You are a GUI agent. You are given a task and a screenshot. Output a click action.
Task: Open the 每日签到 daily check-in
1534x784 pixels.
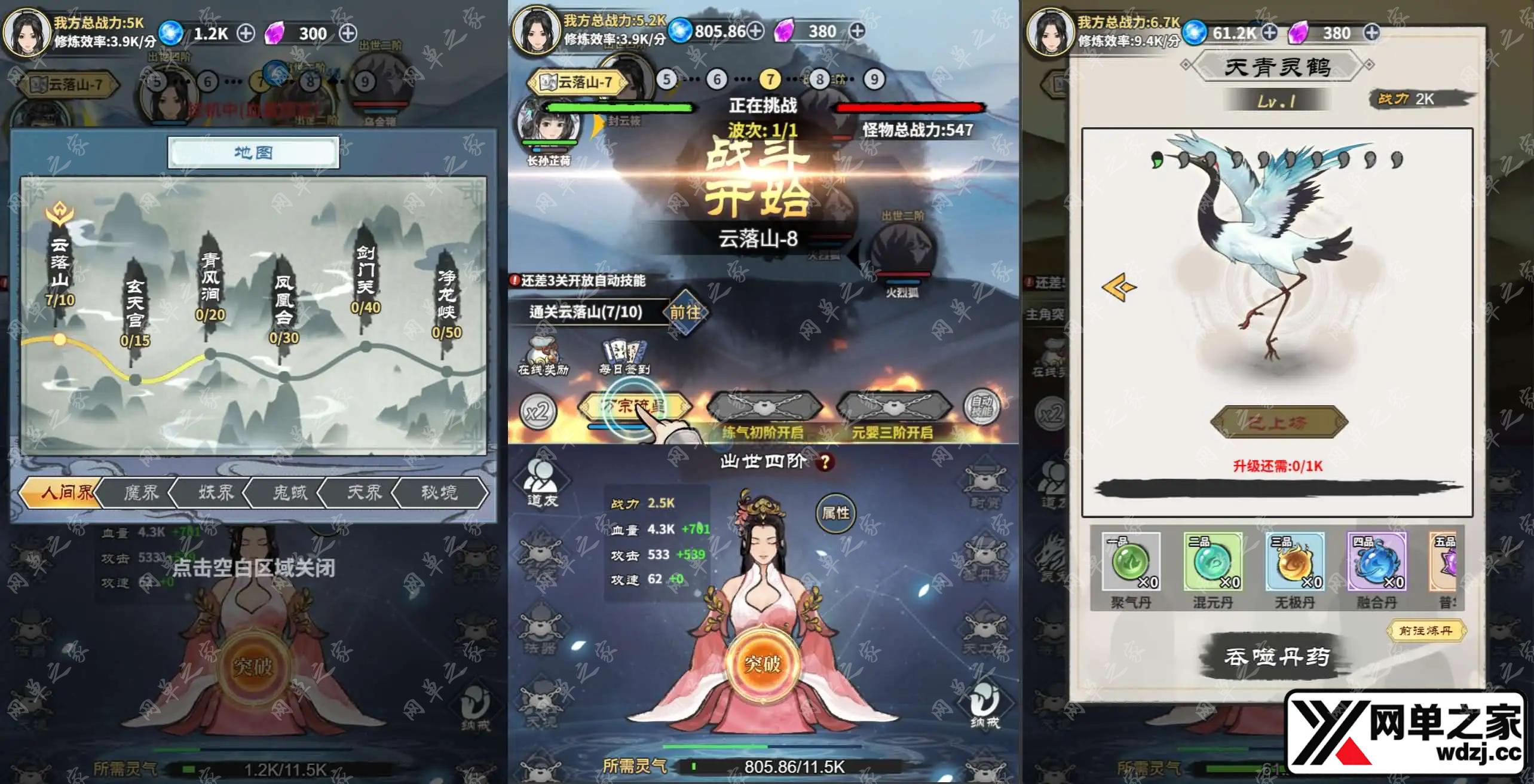(624, 357)
